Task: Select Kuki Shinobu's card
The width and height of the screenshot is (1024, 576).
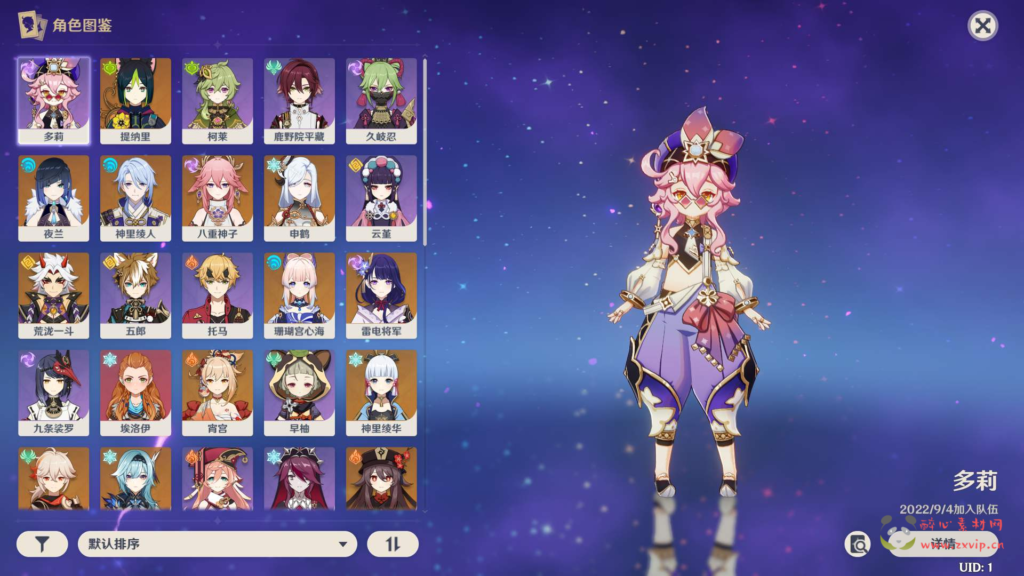Action: [382, 98]
